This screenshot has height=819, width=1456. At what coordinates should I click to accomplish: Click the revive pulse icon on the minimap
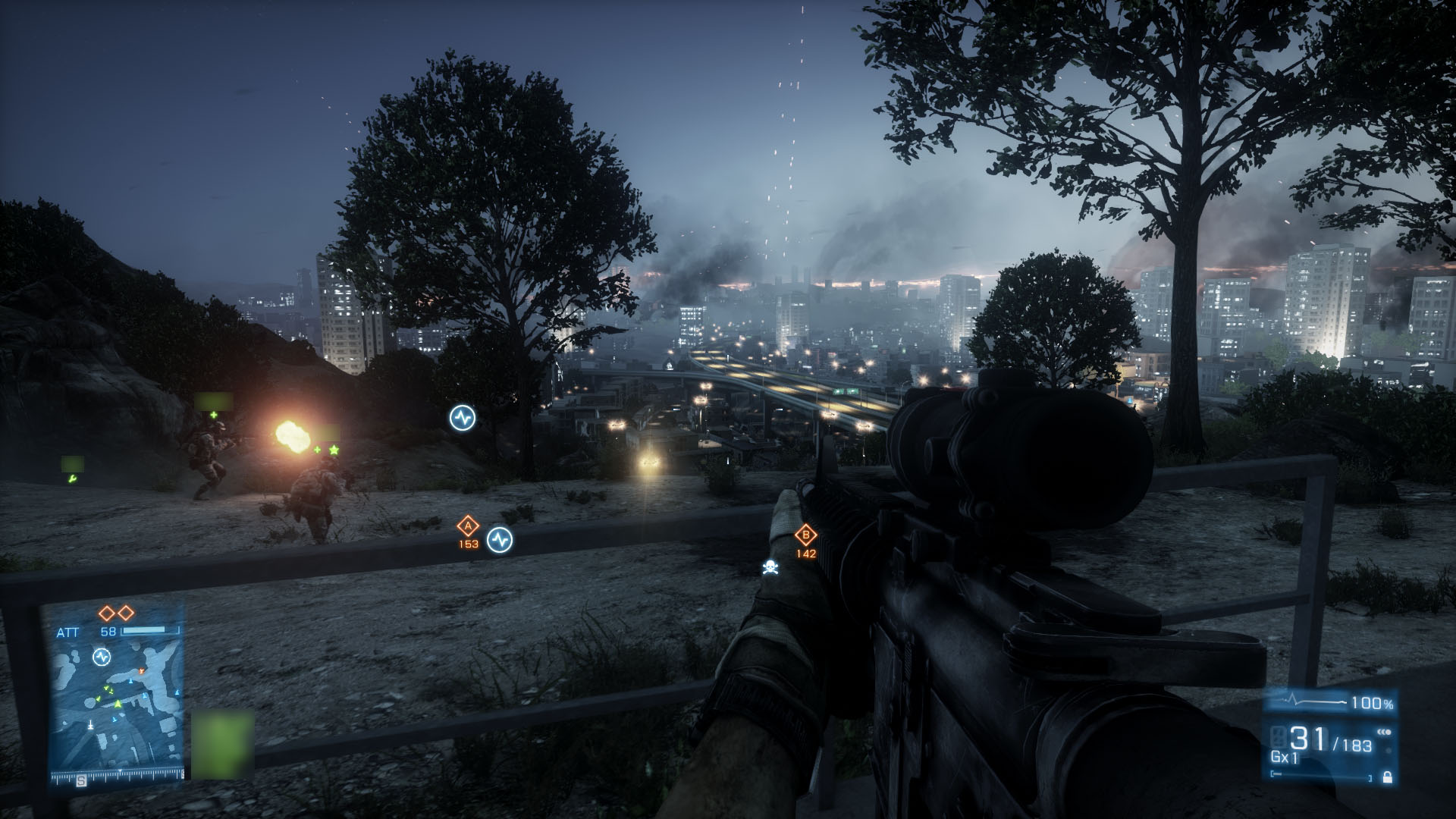coord(102,657)
